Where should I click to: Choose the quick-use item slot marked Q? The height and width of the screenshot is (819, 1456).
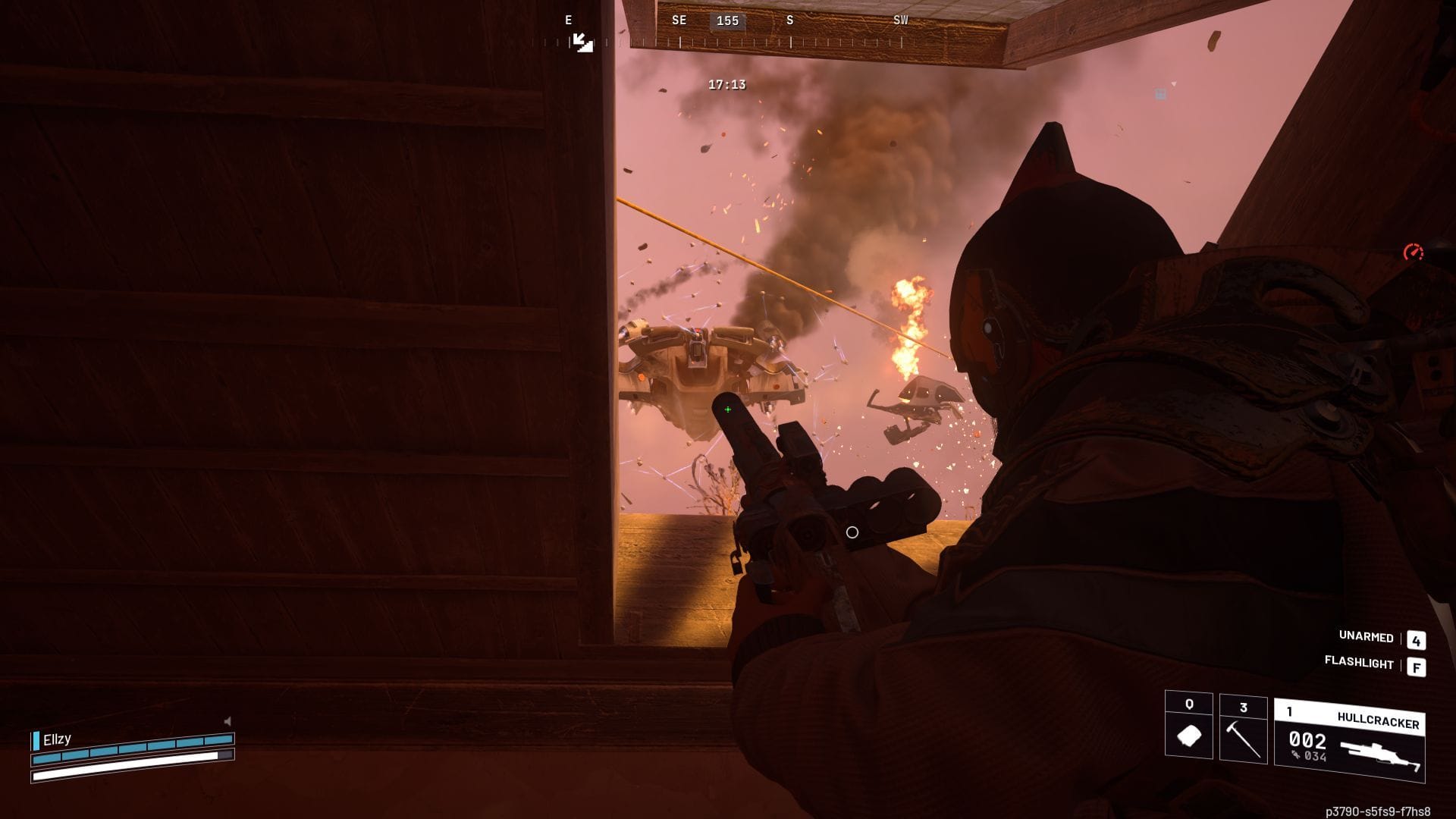click(x=1188, y=726)
